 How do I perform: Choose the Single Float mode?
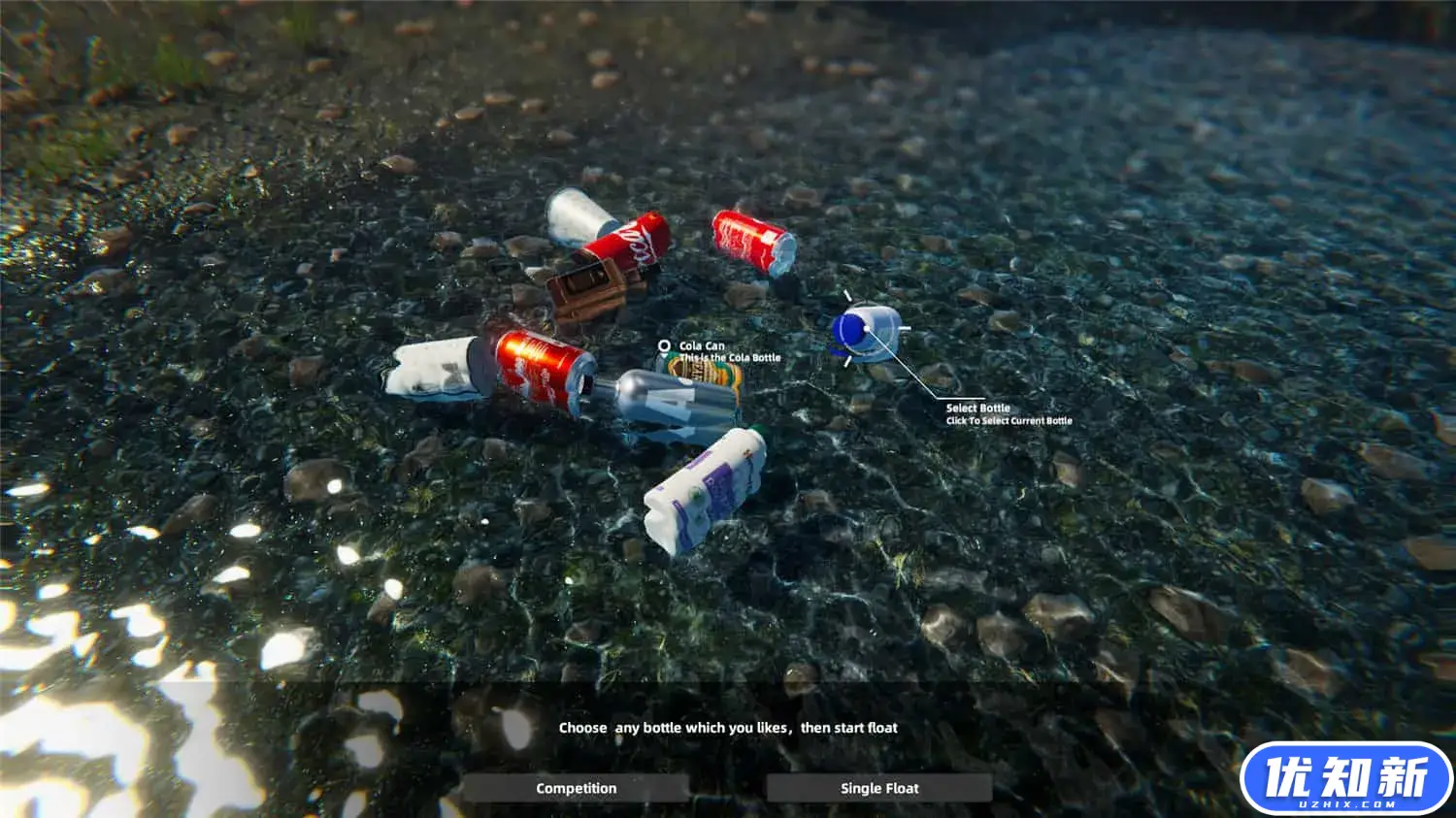pos(878,788)
